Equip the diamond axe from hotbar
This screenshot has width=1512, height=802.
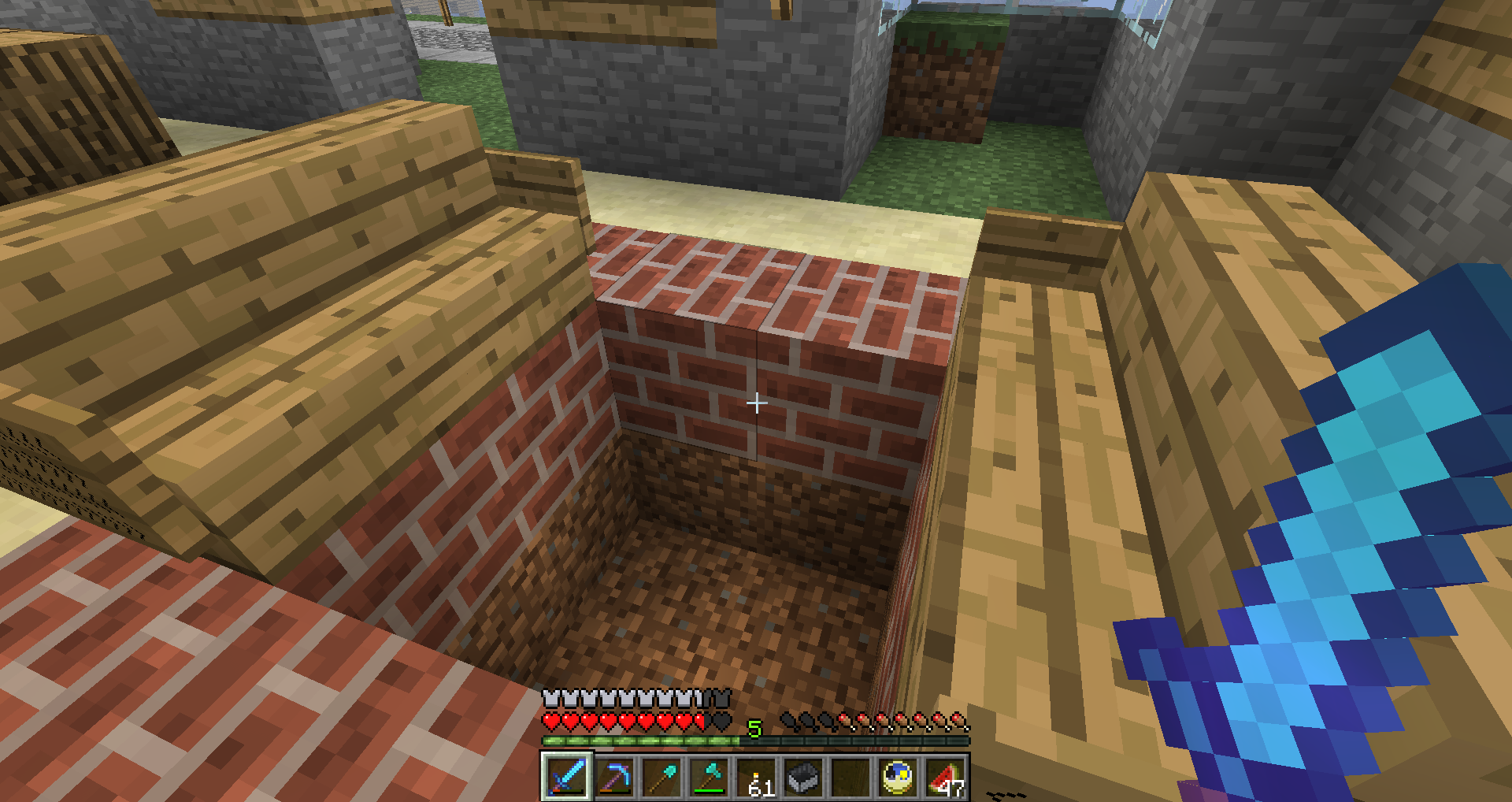point(709,777)
